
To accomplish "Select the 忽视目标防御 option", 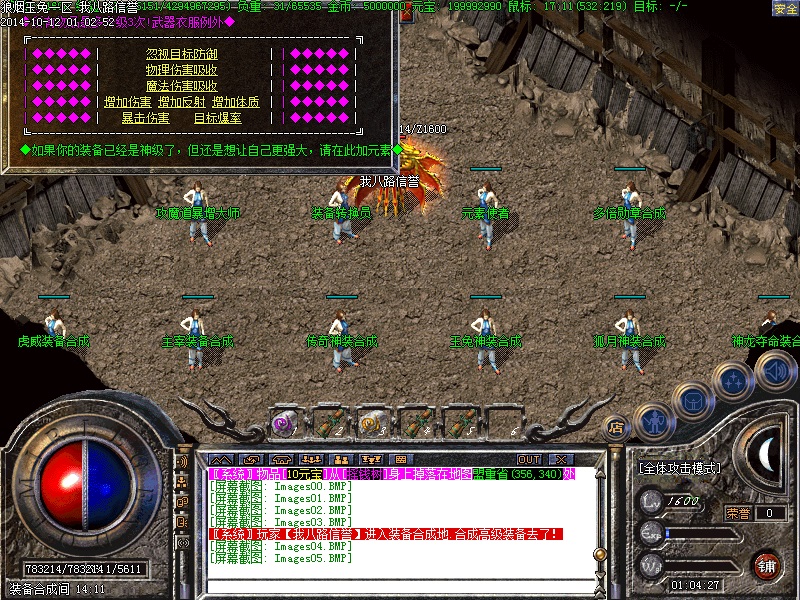I will (182, 54).
